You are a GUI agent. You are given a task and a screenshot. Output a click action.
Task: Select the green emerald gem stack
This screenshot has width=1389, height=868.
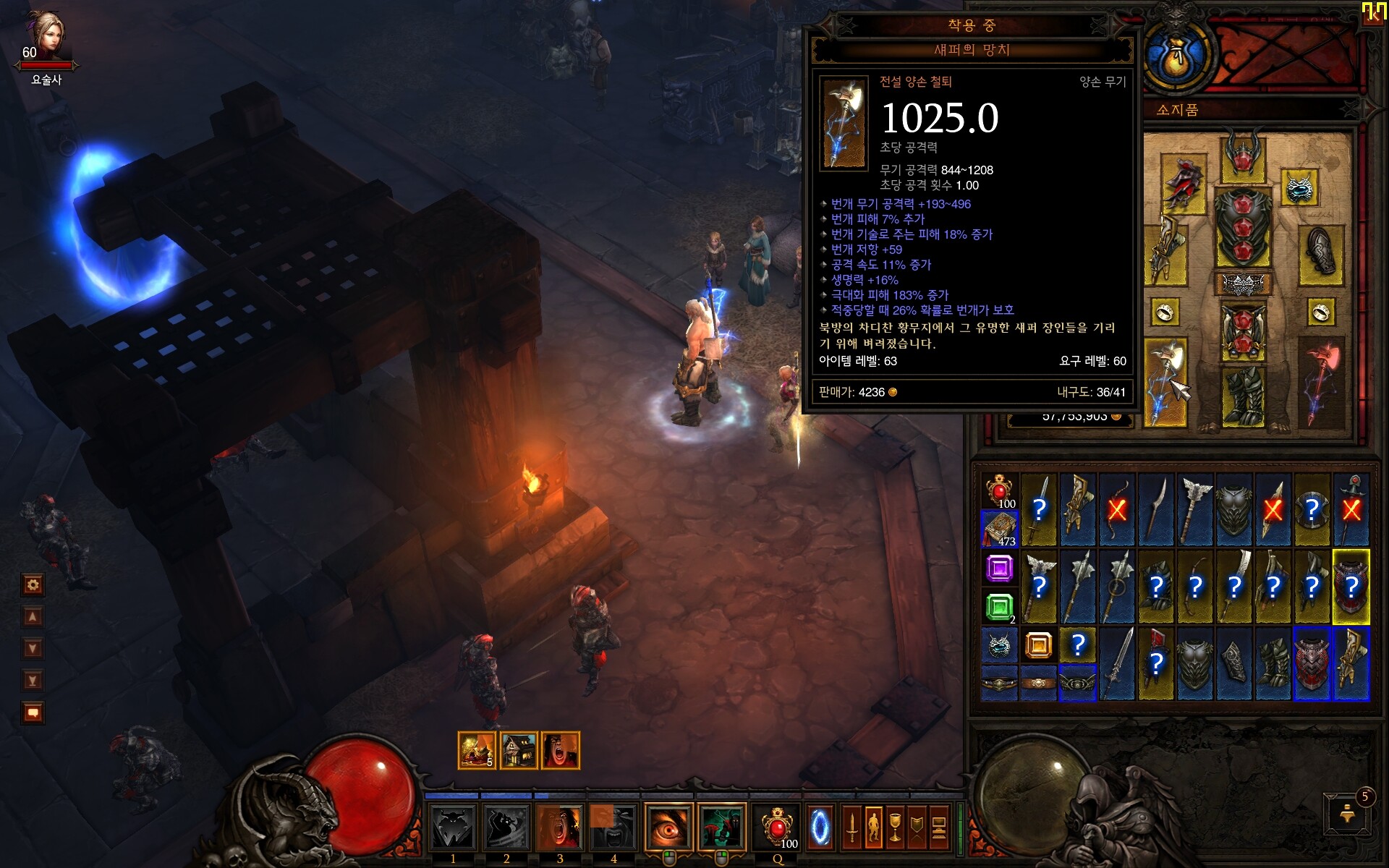999,606
